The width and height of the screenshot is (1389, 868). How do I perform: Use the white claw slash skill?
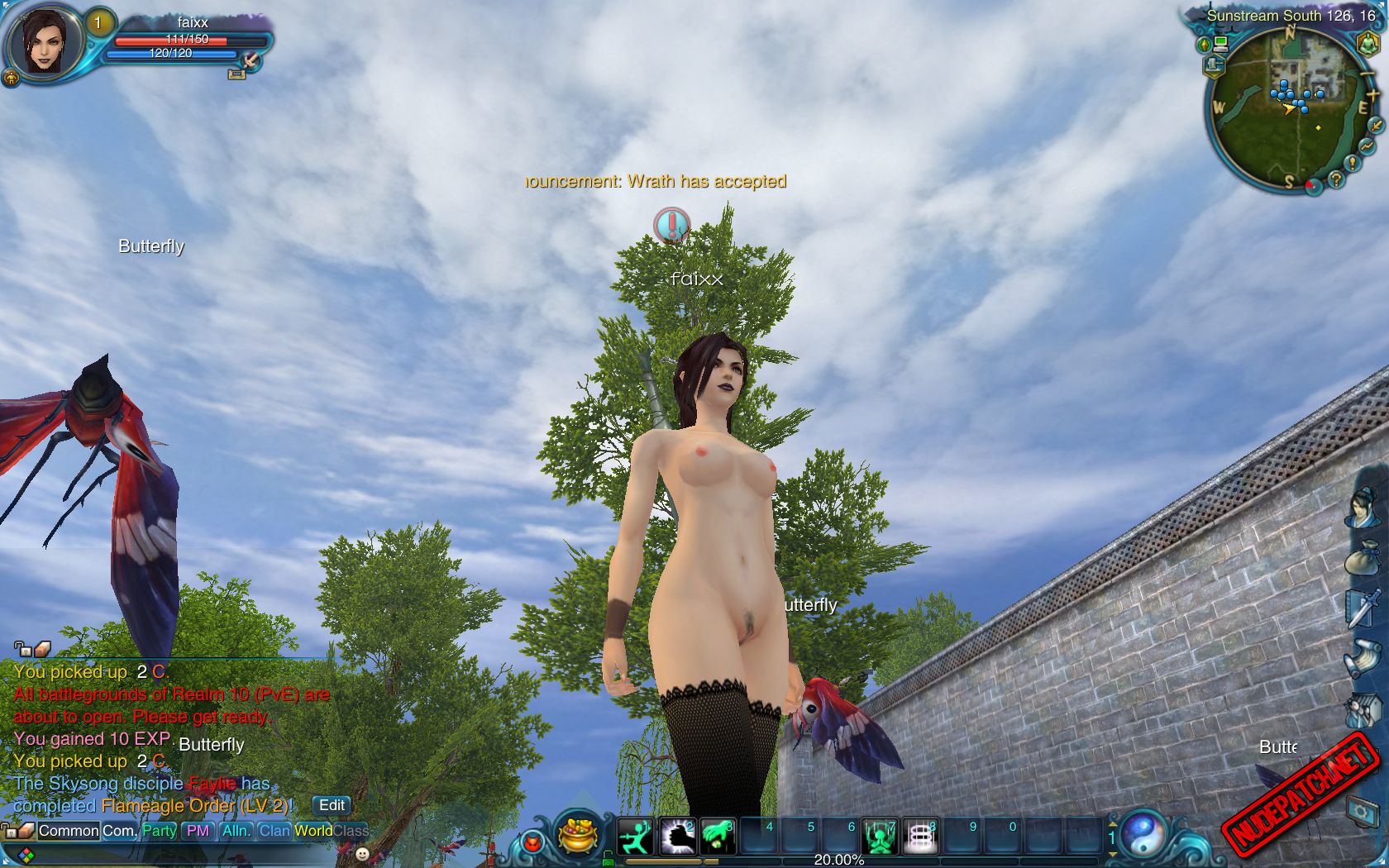[677, 837]
